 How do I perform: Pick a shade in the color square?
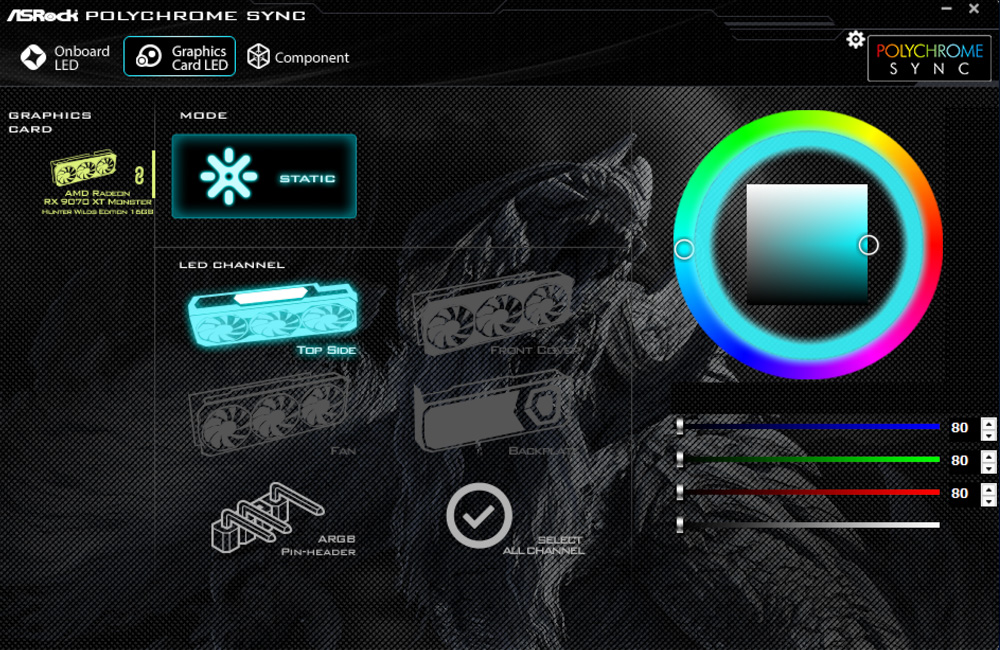point(807,244)
